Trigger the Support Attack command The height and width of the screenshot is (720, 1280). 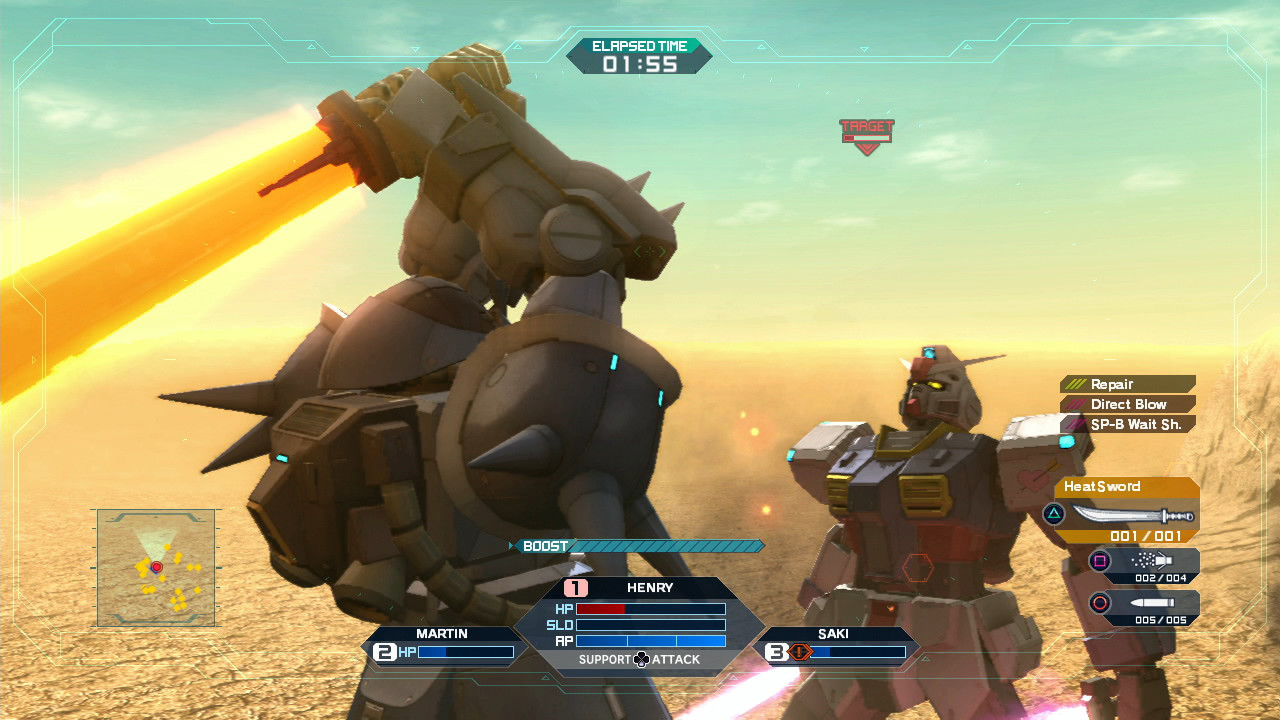coord(640,659)
